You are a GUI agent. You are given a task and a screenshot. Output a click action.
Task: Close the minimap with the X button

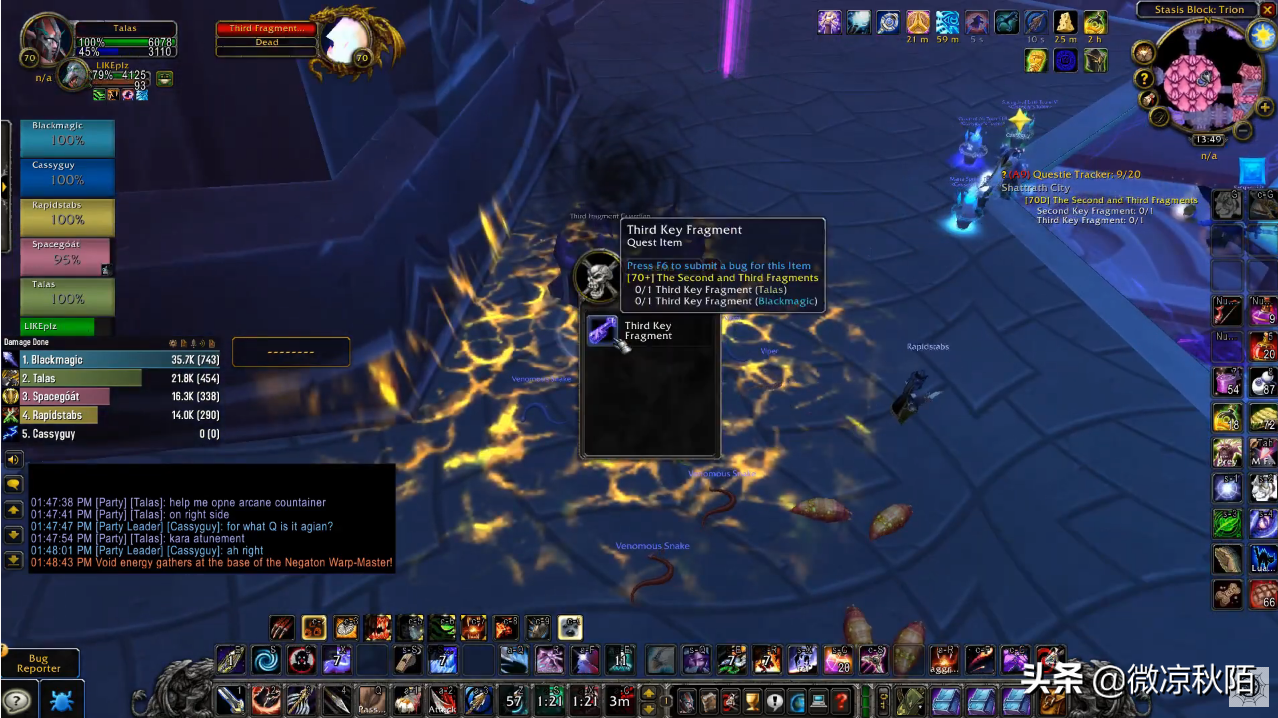[x=1267, y=10]
